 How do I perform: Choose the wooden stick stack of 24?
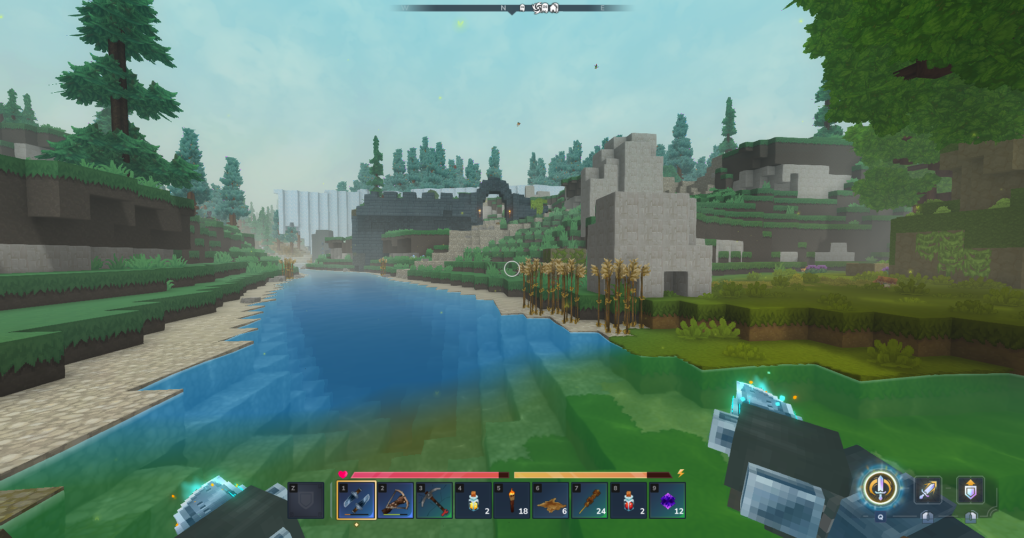point(590,500)
